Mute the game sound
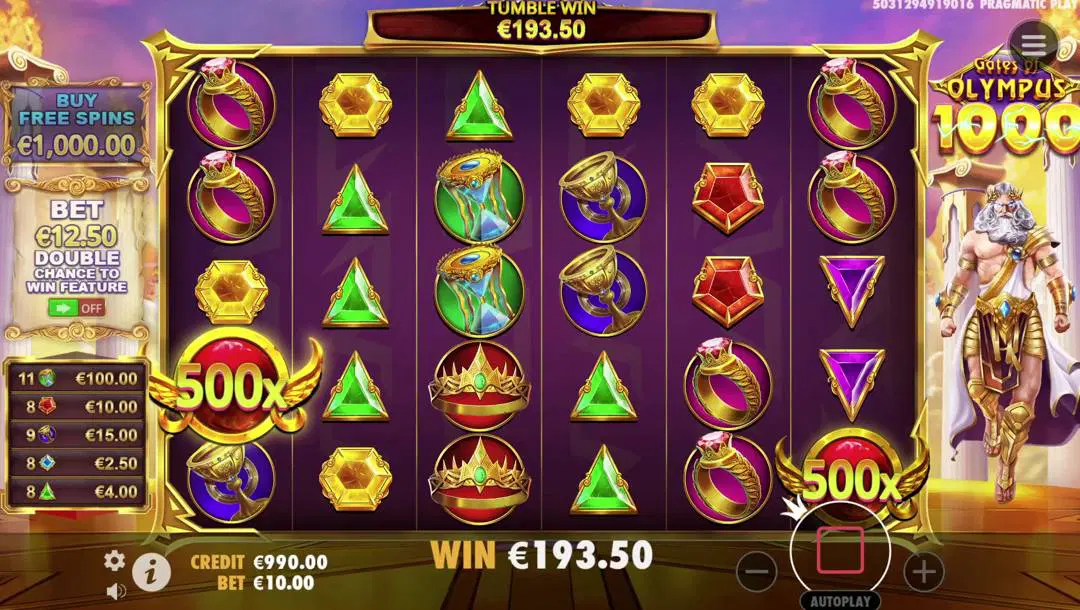 pos(116,591)
